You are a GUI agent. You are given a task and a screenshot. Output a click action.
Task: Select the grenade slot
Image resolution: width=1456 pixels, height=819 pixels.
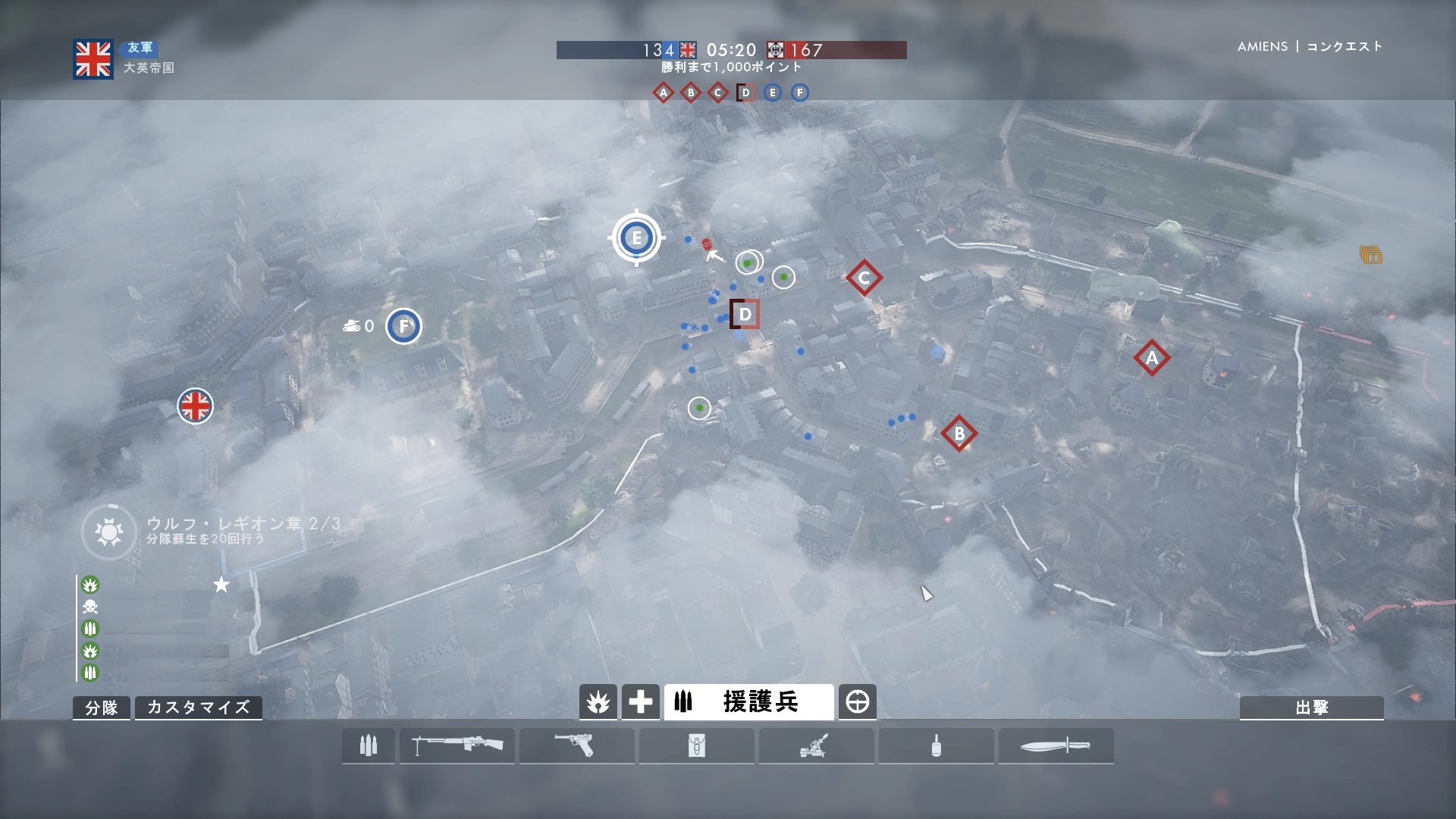tap(937, 746)
